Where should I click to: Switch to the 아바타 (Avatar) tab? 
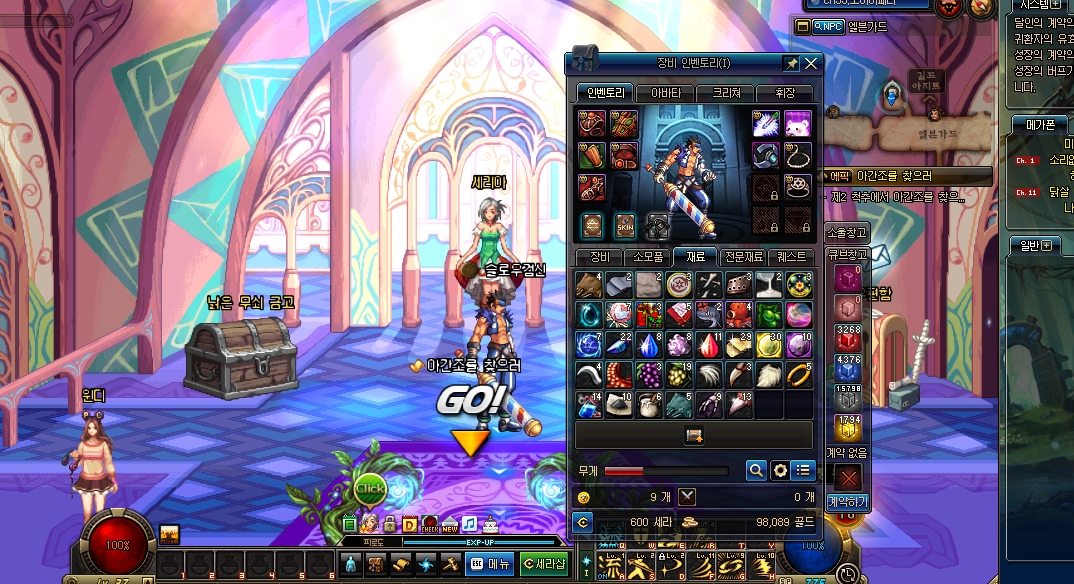(665, 93)
